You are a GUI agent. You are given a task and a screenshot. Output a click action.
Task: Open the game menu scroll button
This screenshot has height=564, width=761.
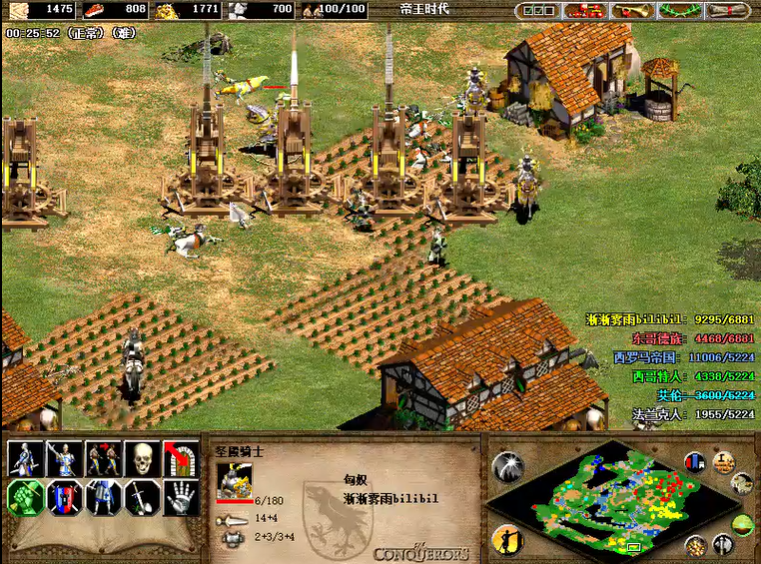coord(727,10)
